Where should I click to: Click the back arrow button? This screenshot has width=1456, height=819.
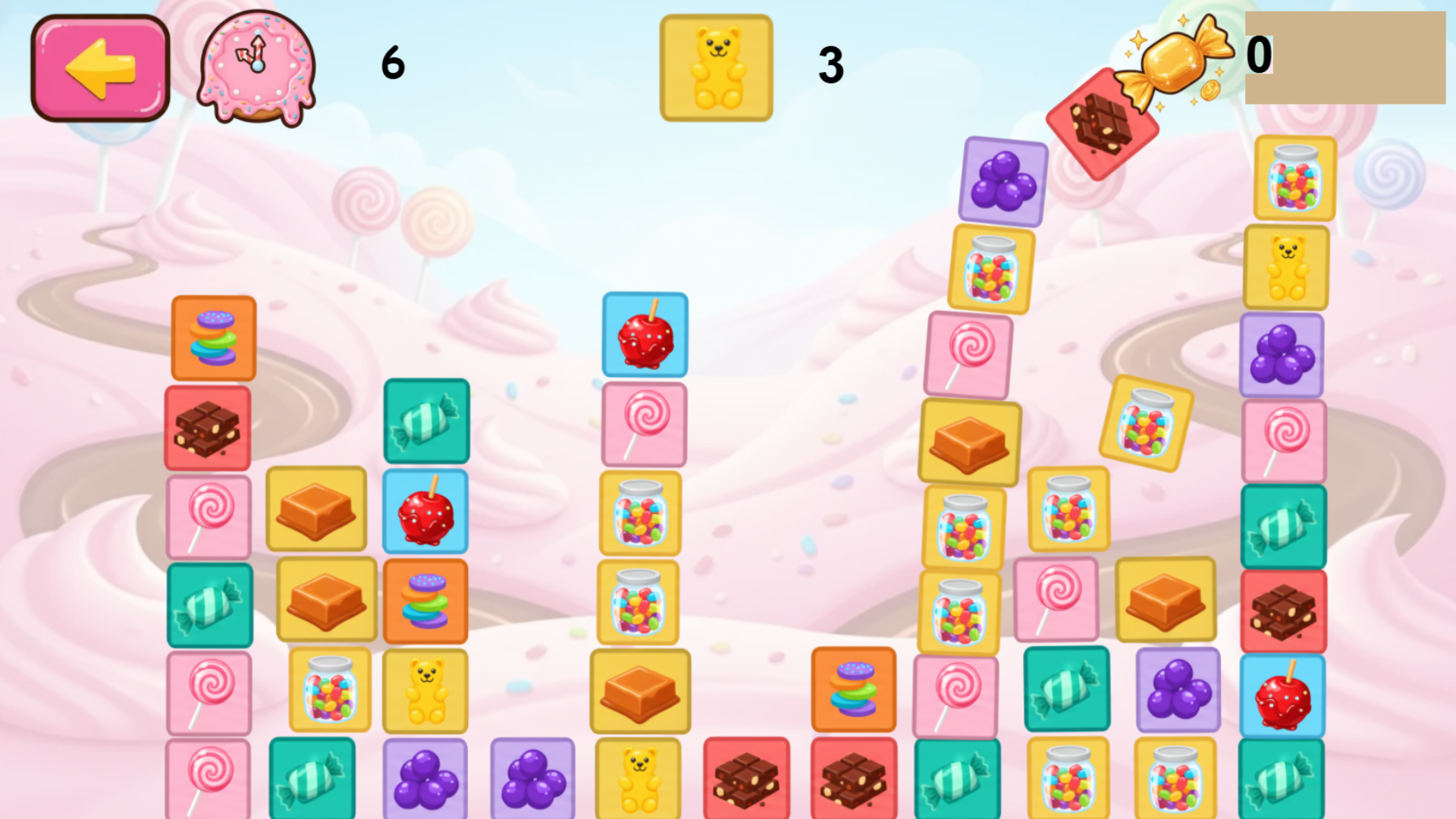tap(99, 67)
